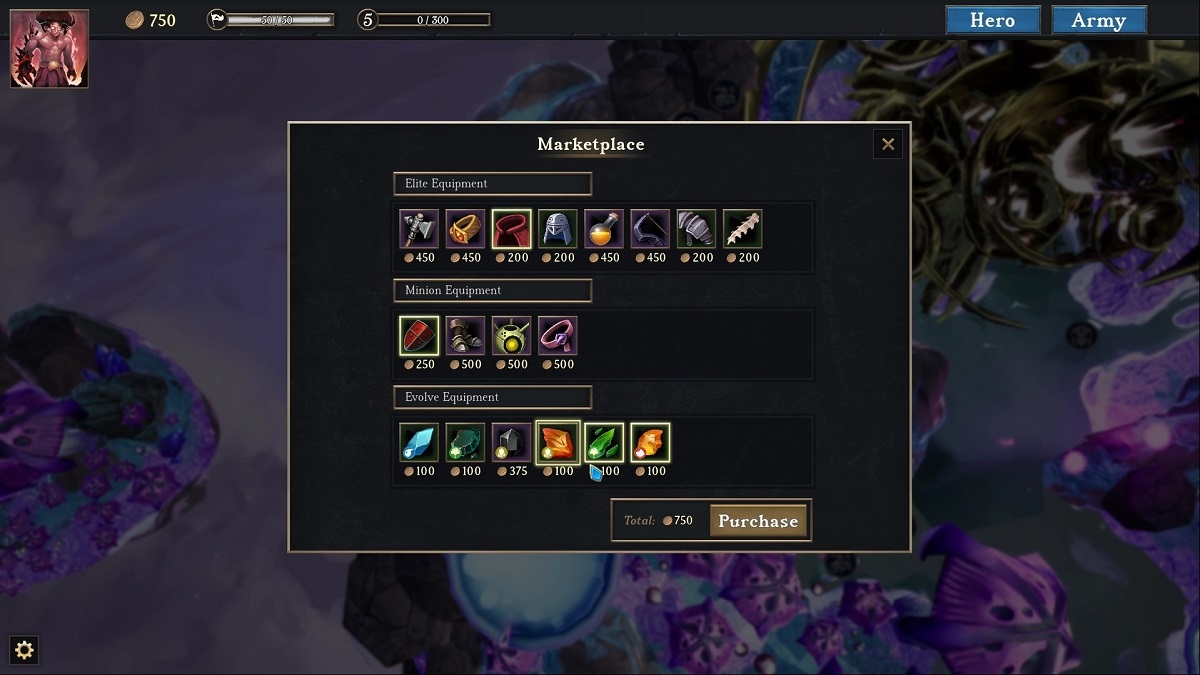Click the demon hero portrait
This screenshot has height=675, width=1200.
(x=49, y=48)
